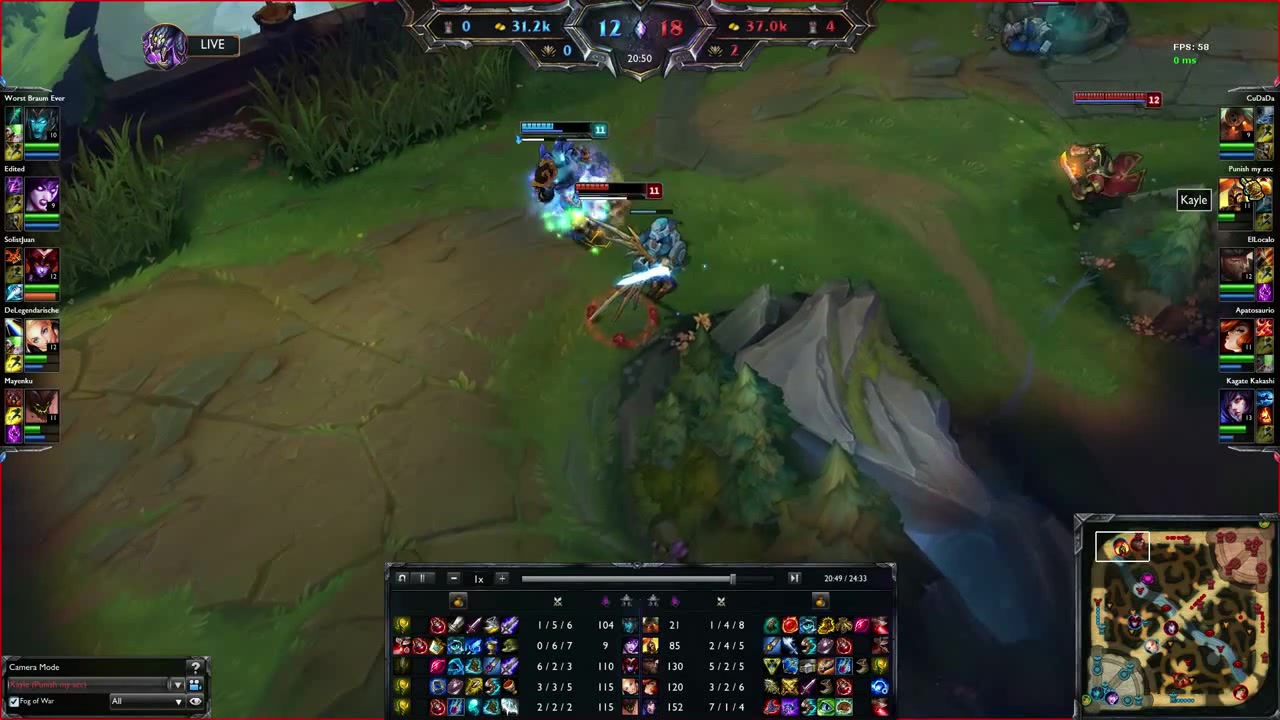Viewport: 1280px width, 720px height.
Task: Select CuDaDa's champion portrait
Action: 1237,124
